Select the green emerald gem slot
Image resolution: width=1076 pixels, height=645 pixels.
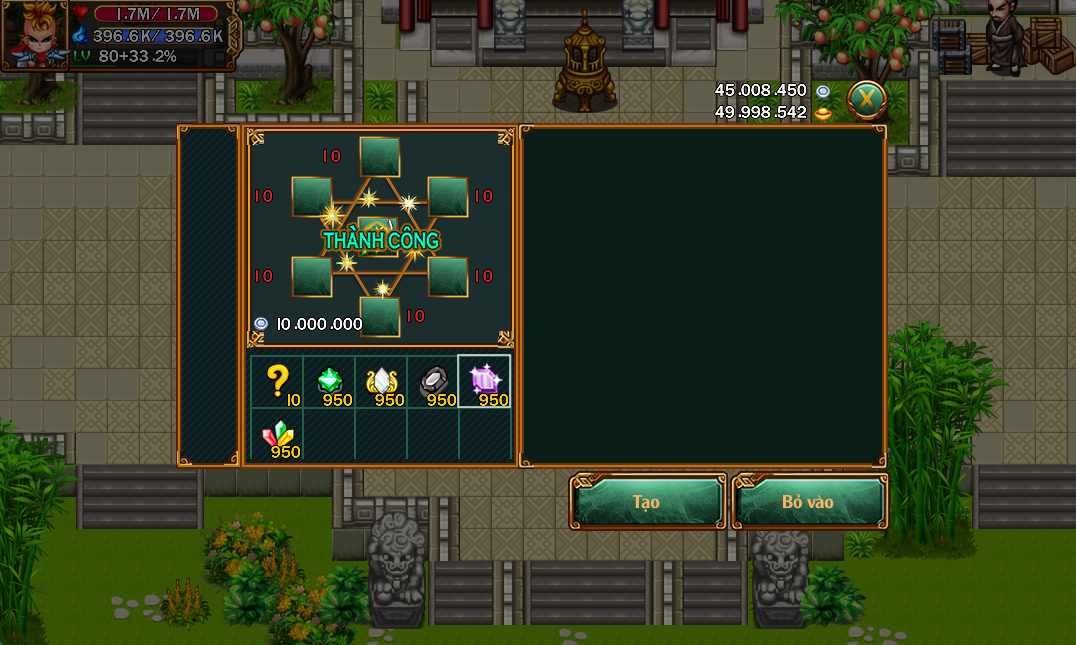coord(330,381)
